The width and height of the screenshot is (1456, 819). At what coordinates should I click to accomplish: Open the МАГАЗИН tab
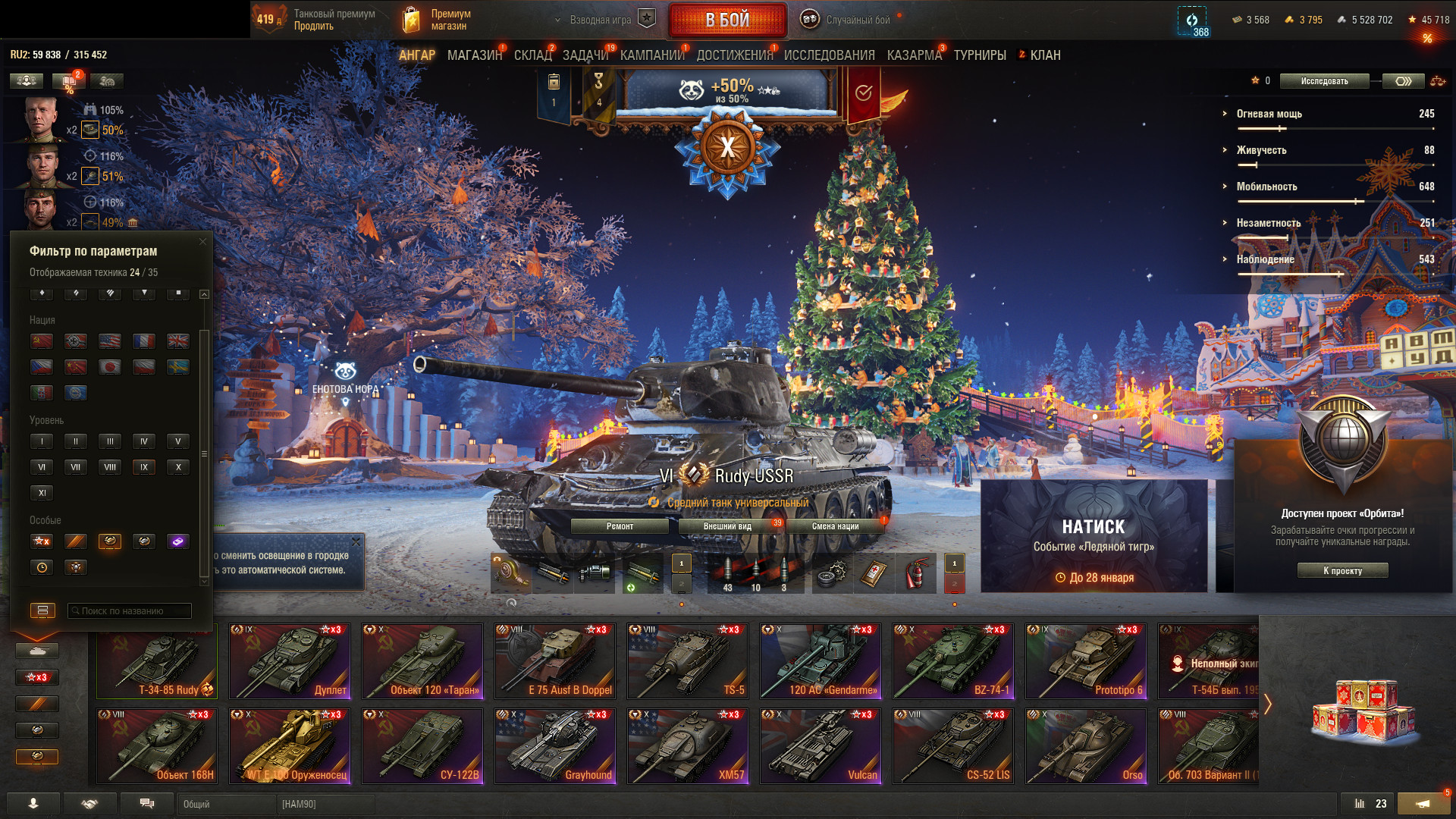pos(474,55)
